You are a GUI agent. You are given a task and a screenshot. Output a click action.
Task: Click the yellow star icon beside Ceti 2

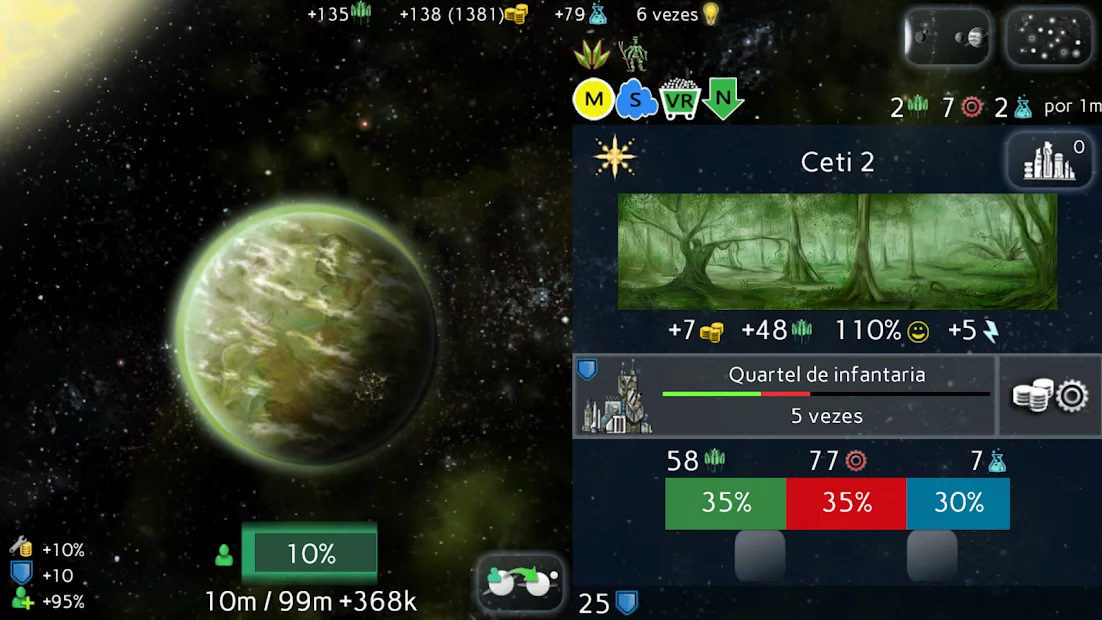615,158
